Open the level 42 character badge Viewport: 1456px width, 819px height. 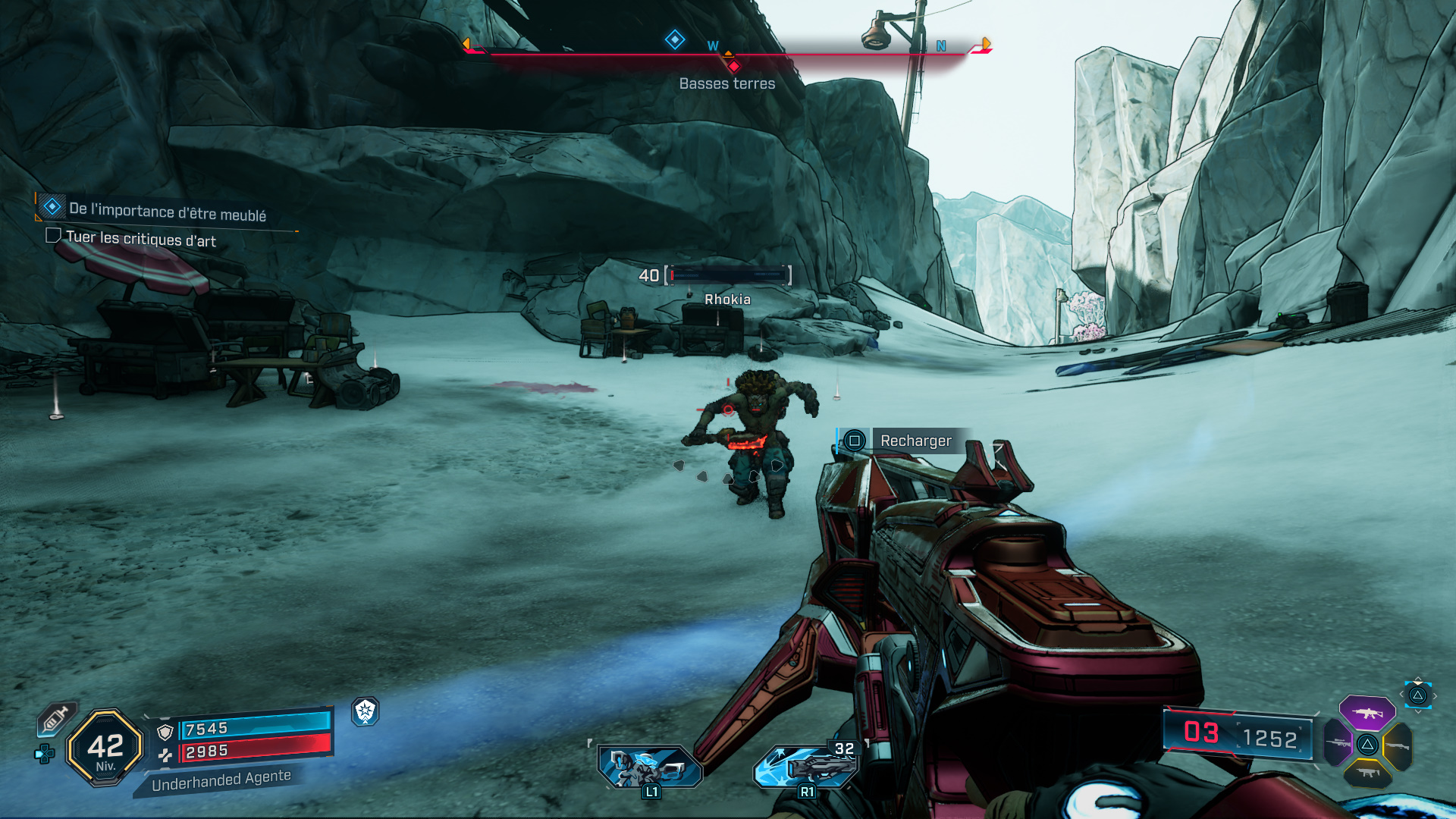105,747
